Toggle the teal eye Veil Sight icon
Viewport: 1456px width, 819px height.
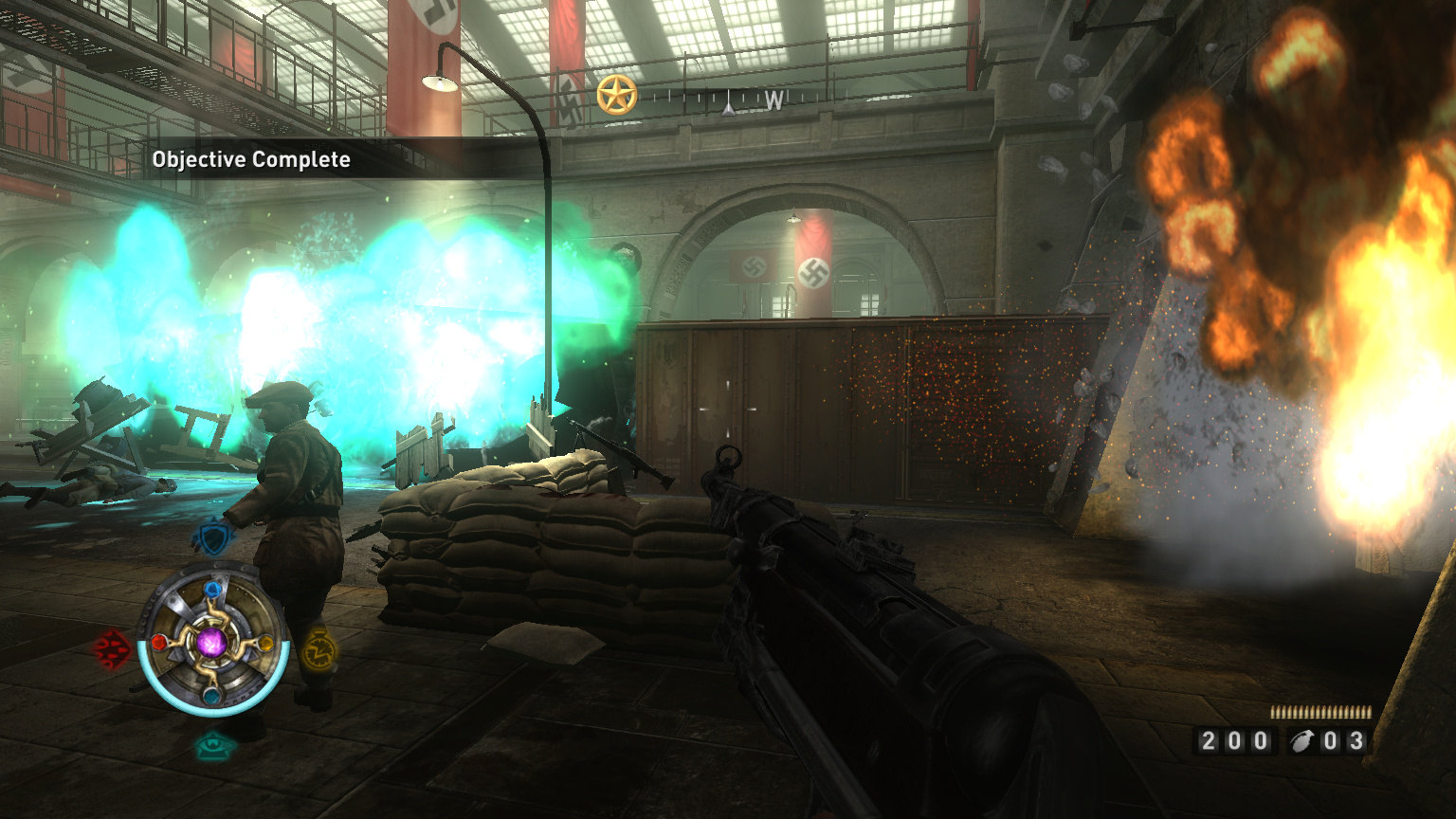[215, 745]
